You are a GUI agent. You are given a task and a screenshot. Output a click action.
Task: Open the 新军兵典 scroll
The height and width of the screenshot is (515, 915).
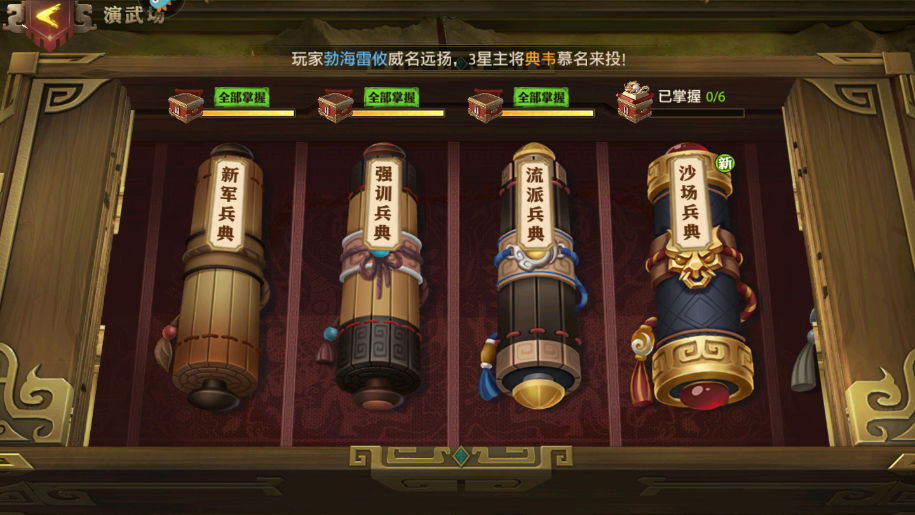[x=222, y=275]
